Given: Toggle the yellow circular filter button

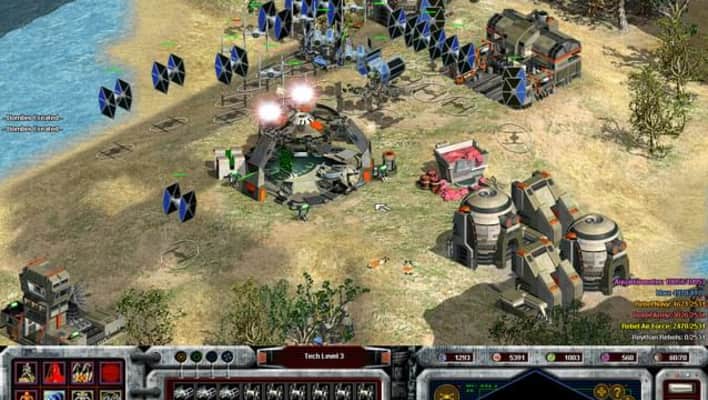Looking at the screenshot, I should [181, 356].
